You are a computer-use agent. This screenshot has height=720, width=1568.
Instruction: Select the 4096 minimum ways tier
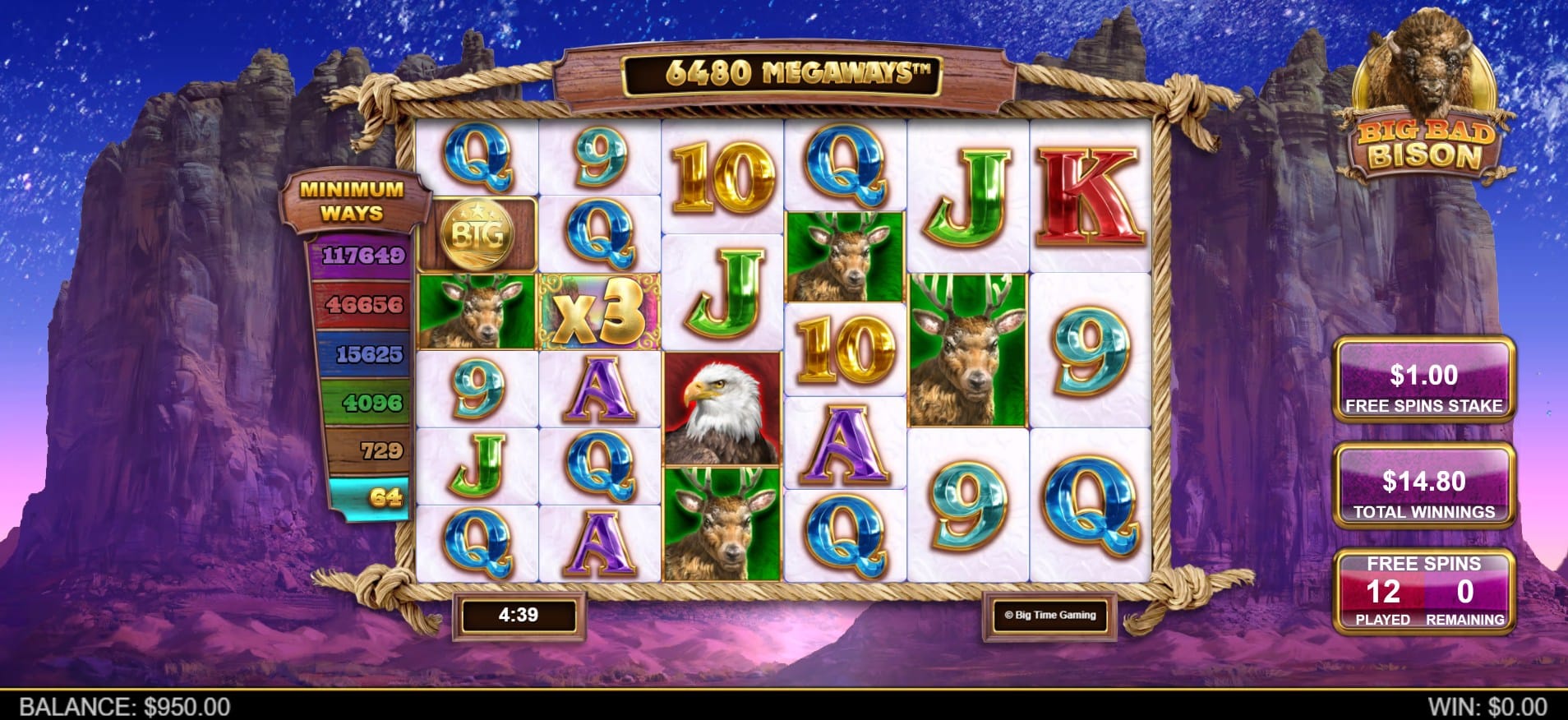coord(371,403)
